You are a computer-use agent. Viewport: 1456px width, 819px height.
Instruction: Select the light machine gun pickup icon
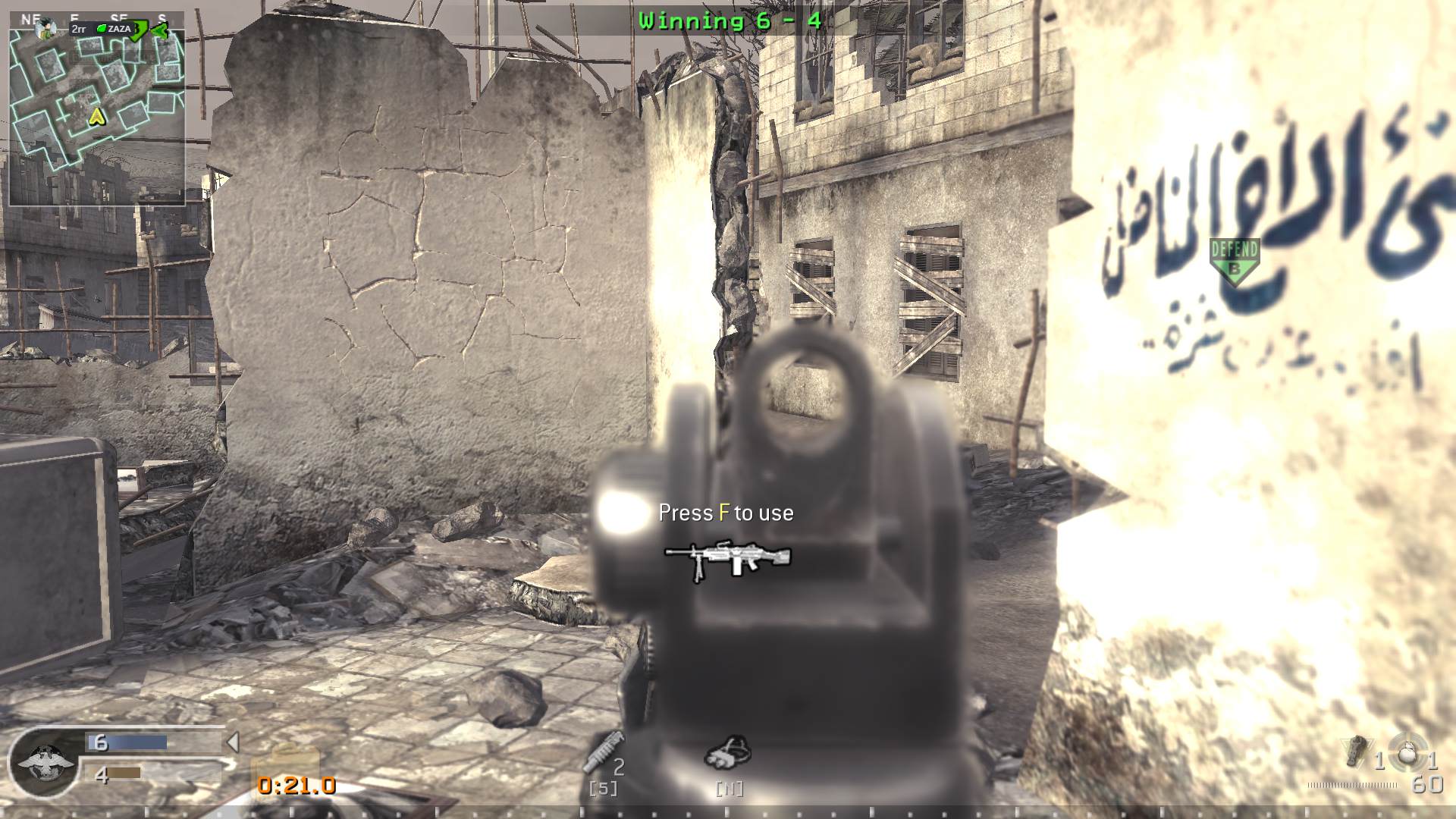click(727, 560)
